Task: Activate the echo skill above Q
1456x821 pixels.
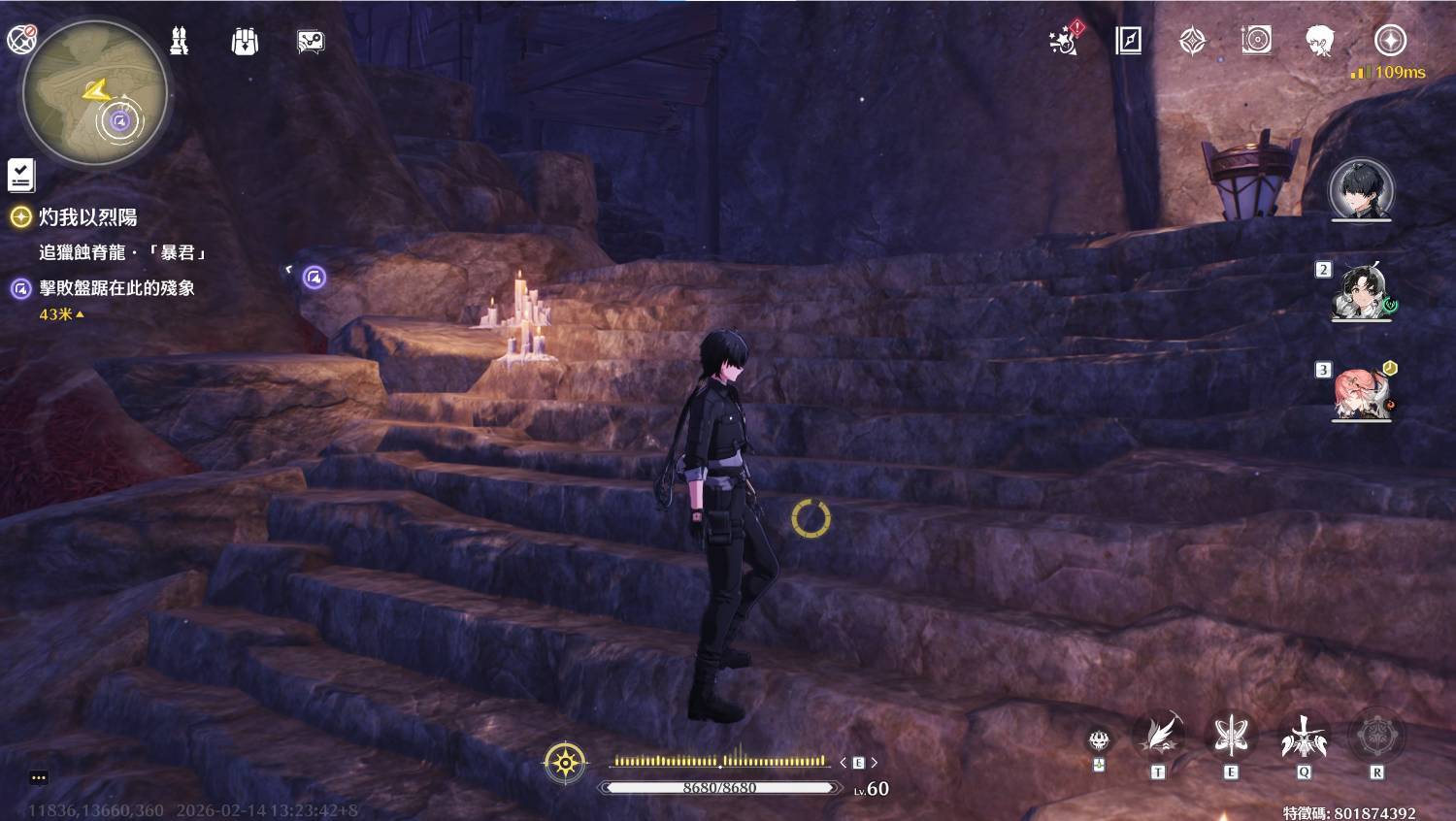Action: tap(1304, 737)
